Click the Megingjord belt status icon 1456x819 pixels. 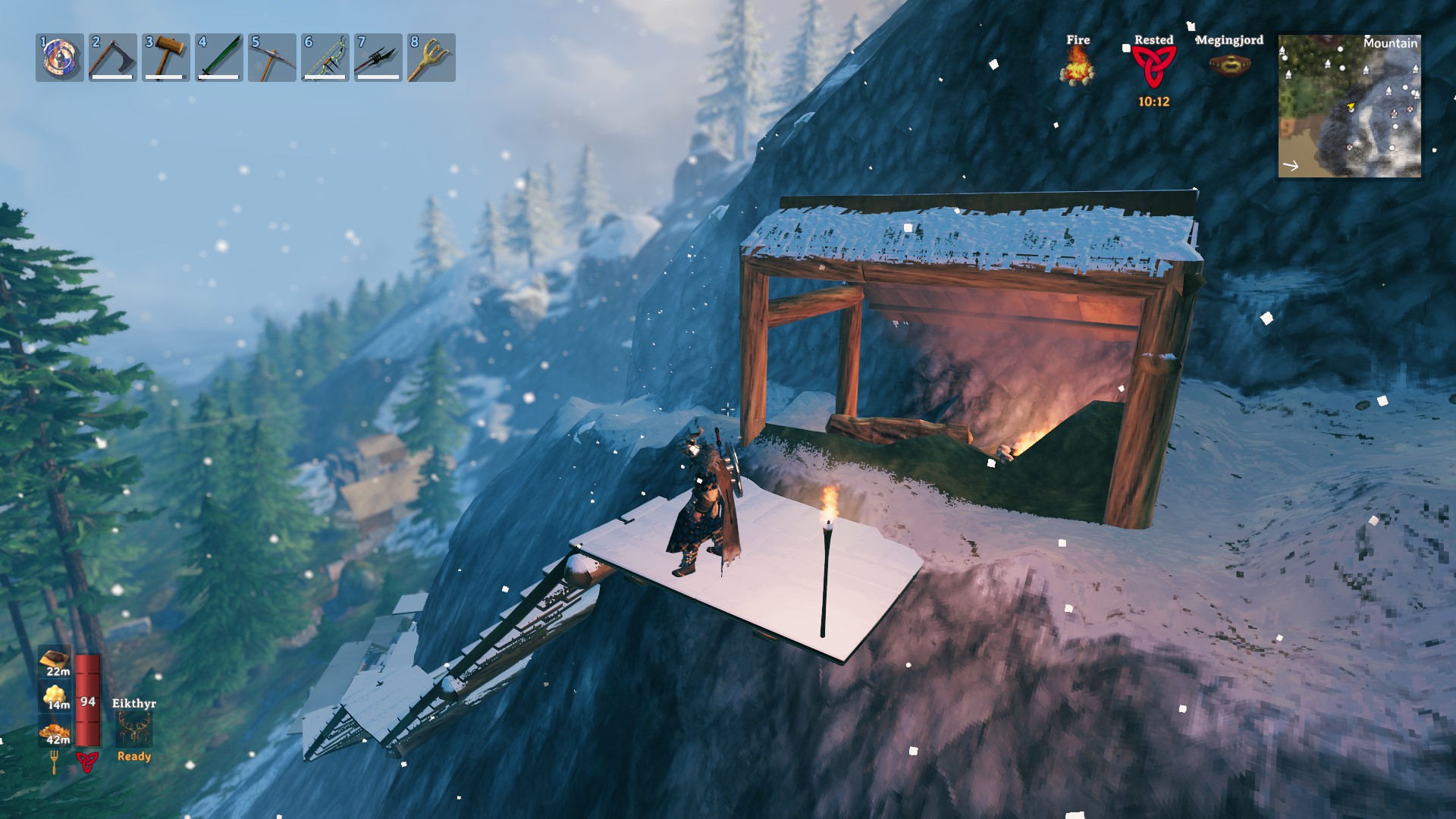coord(1229,65)
